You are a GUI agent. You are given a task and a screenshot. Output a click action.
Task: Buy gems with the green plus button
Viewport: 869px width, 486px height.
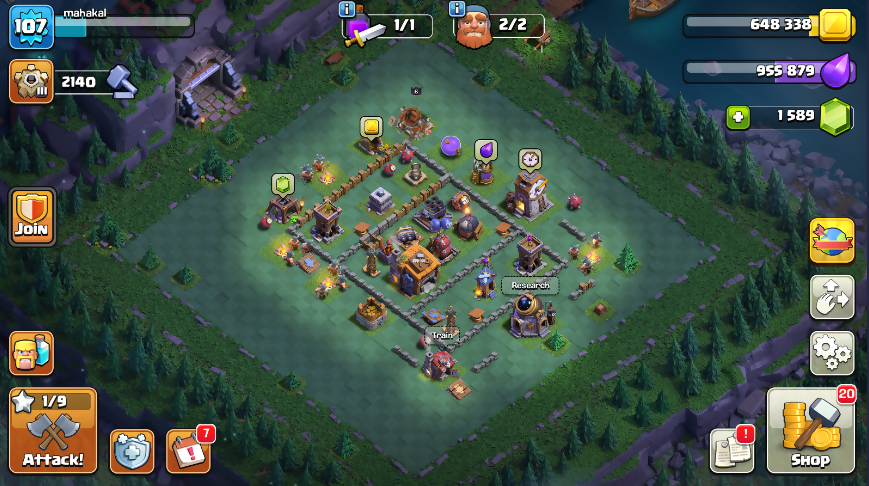pos(738,116)
